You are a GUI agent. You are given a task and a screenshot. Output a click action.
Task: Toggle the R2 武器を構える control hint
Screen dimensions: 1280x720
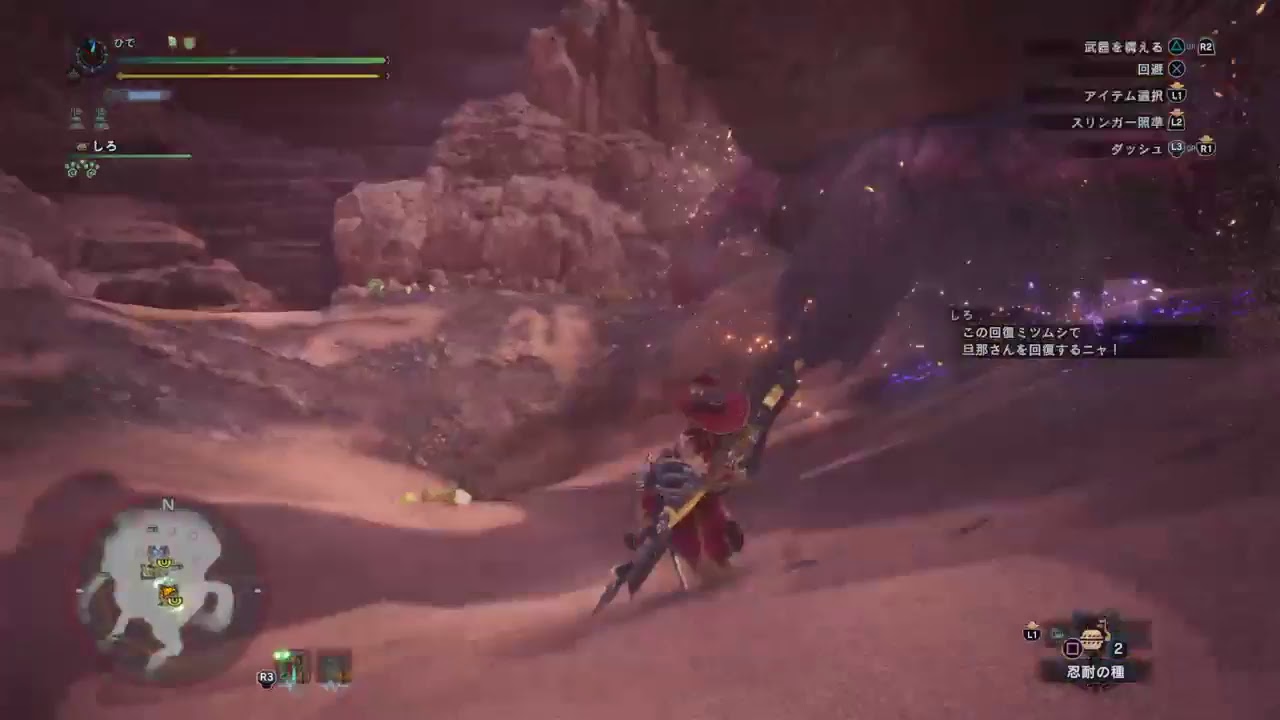pyautogui.click(x=1155, y=45)
